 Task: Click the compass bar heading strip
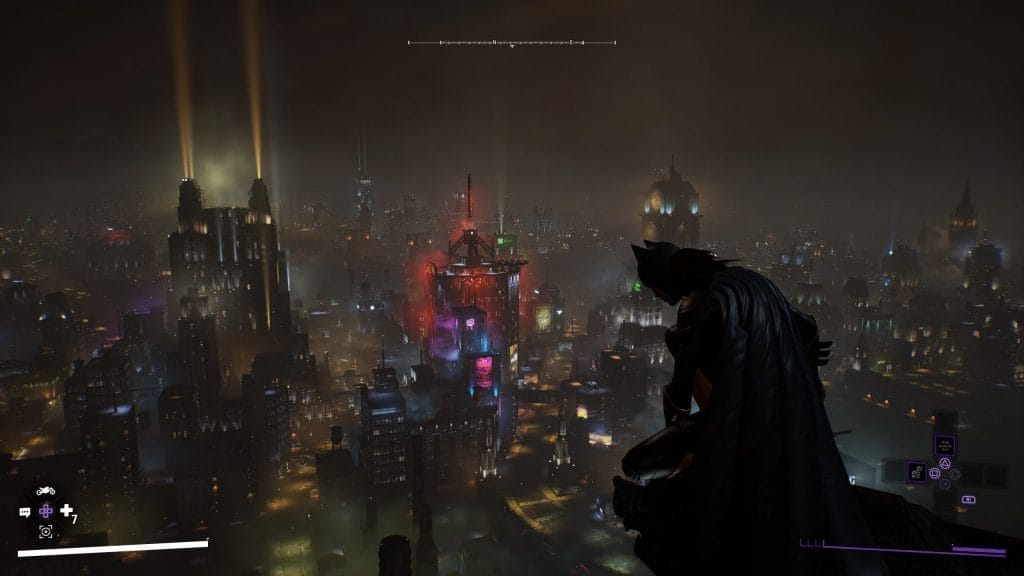[511, 43]
